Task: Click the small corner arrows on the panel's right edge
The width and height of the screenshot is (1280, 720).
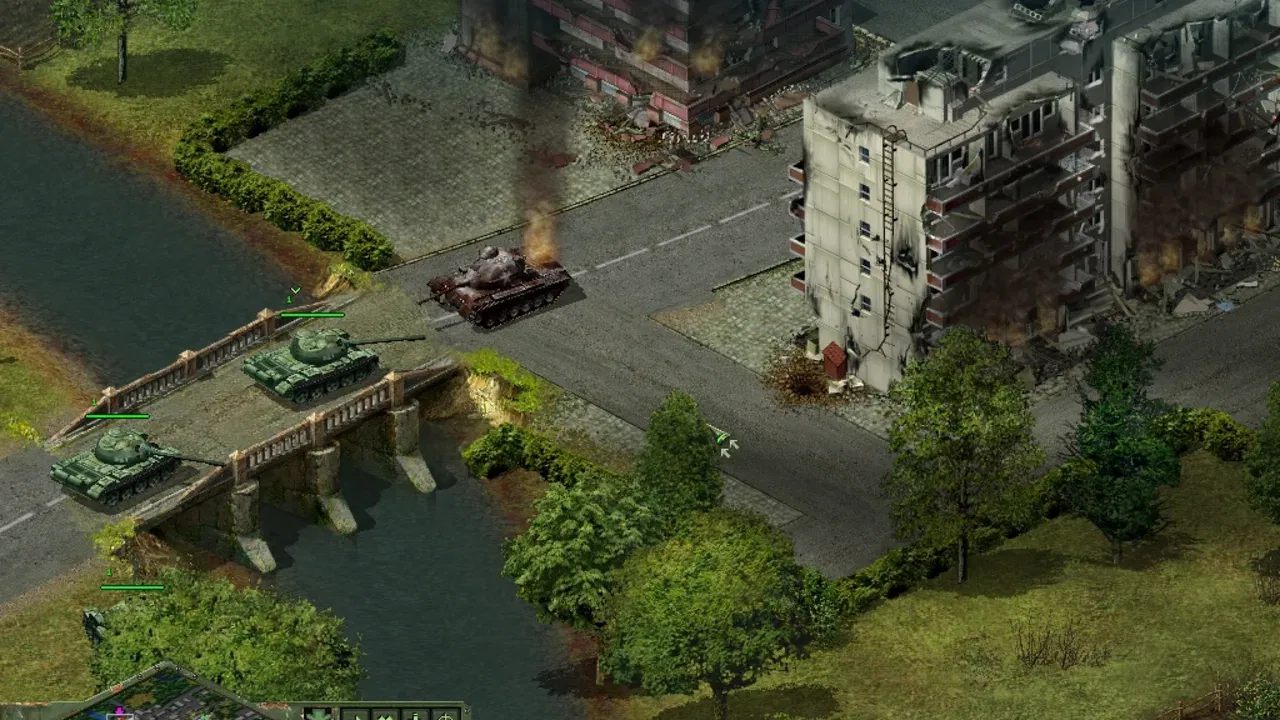Action: tap(468, 712)
